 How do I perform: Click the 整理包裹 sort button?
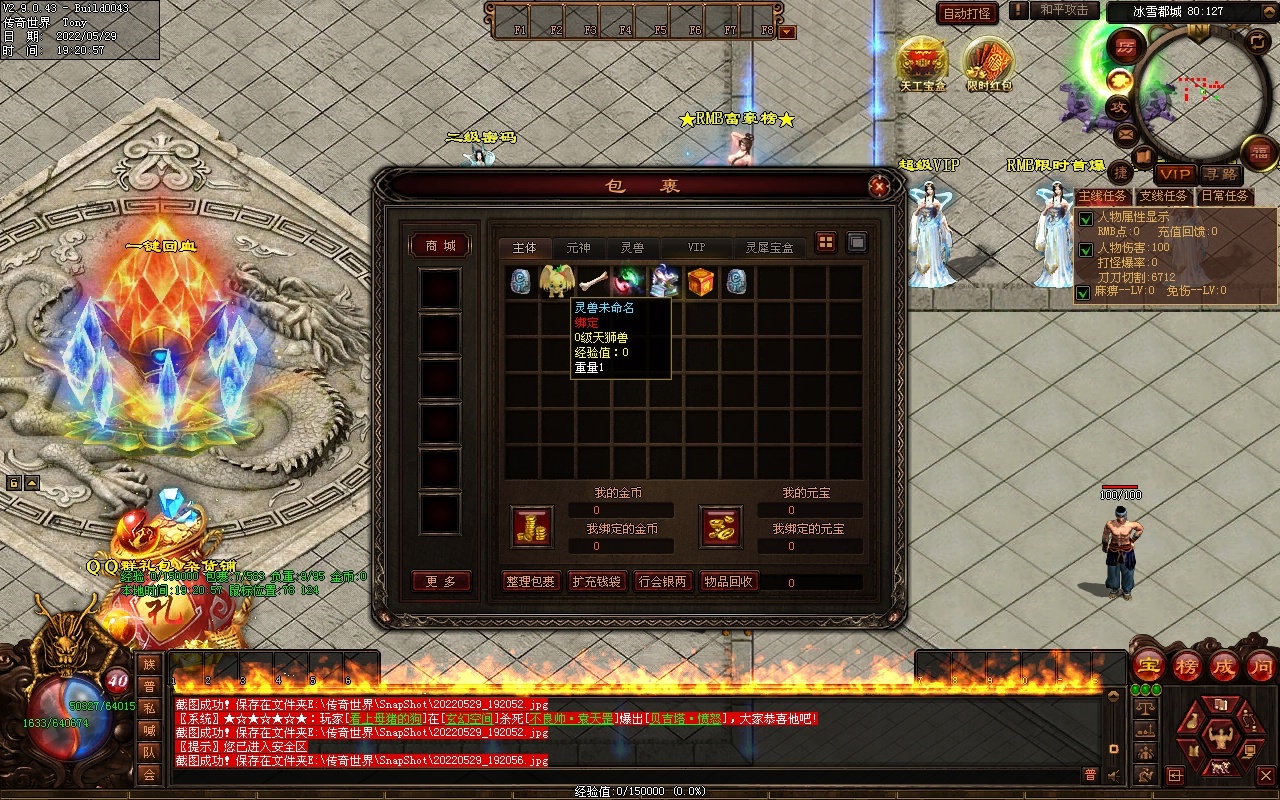click(530, 582)
